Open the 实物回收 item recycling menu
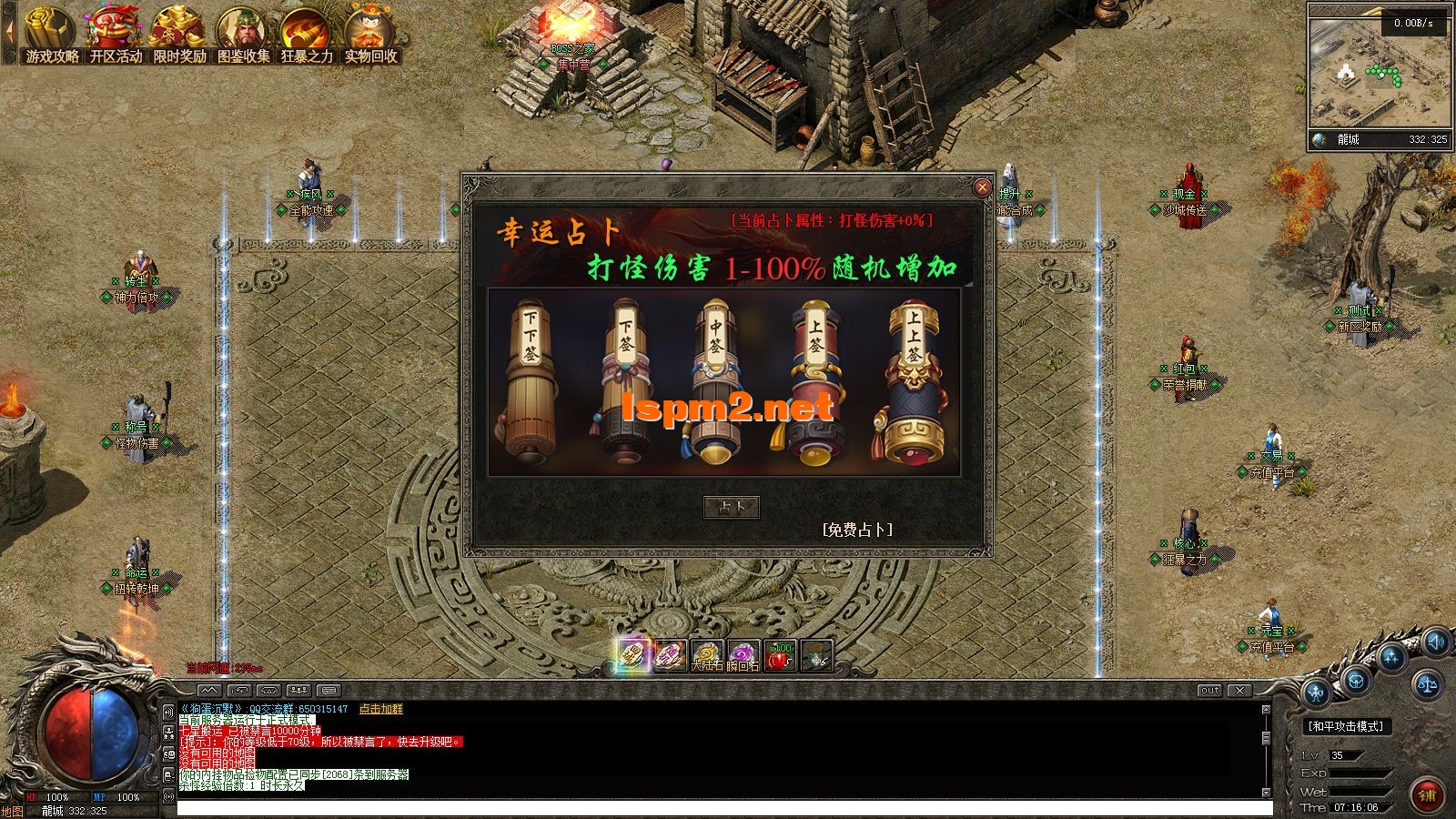 coord(370,37)
